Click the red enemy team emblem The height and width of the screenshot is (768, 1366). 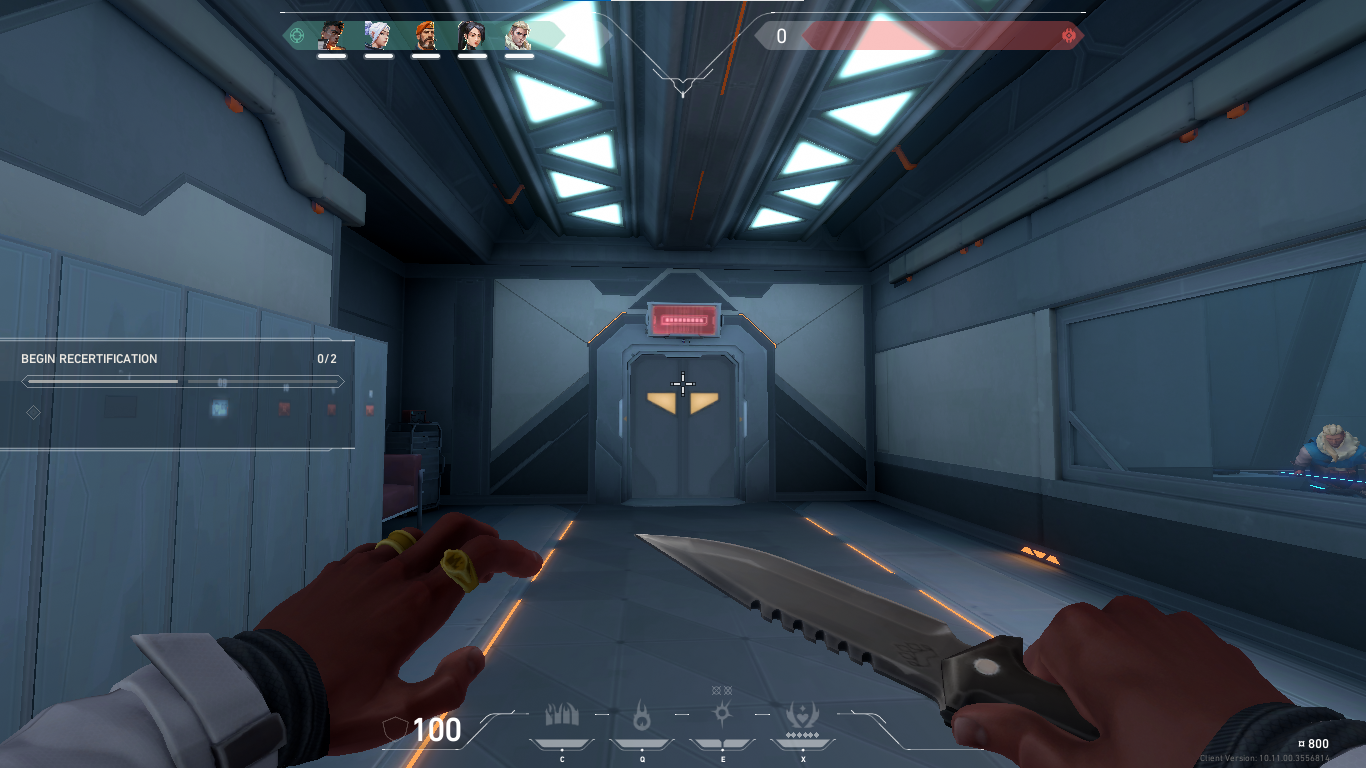[1069, 36]
